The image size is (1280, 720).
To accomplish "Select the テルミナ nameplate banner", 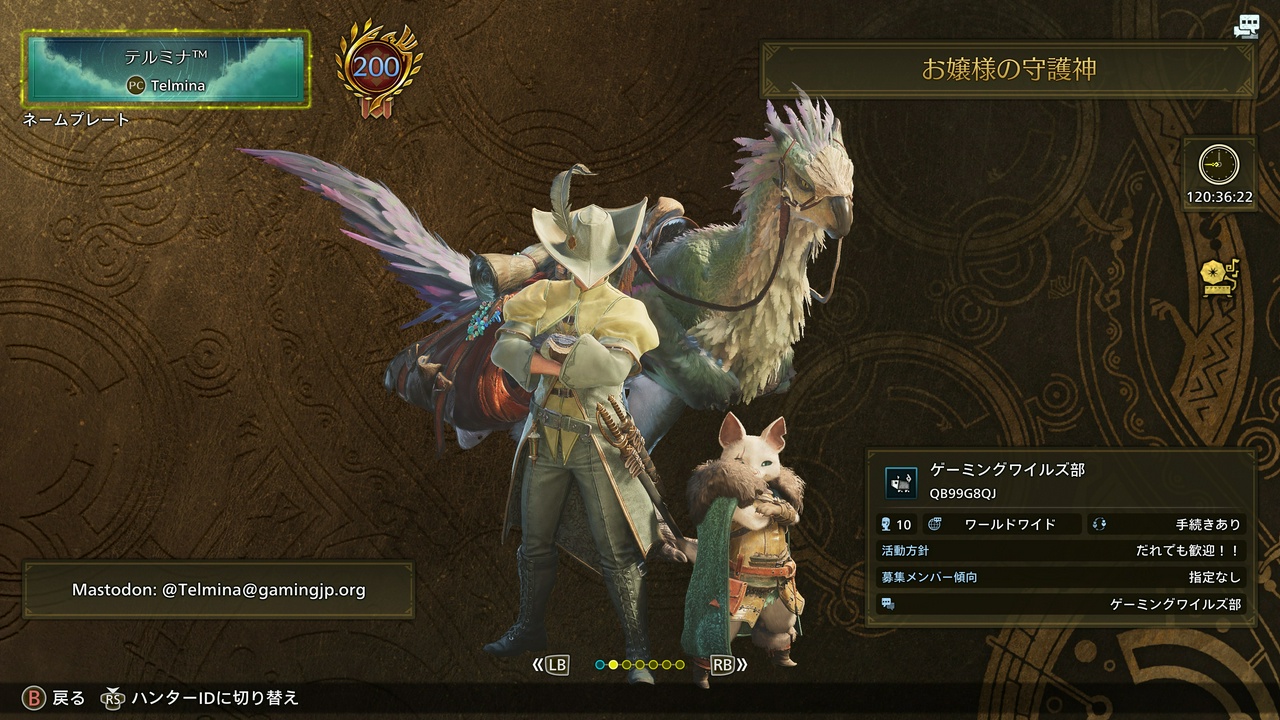I will 167,68.
